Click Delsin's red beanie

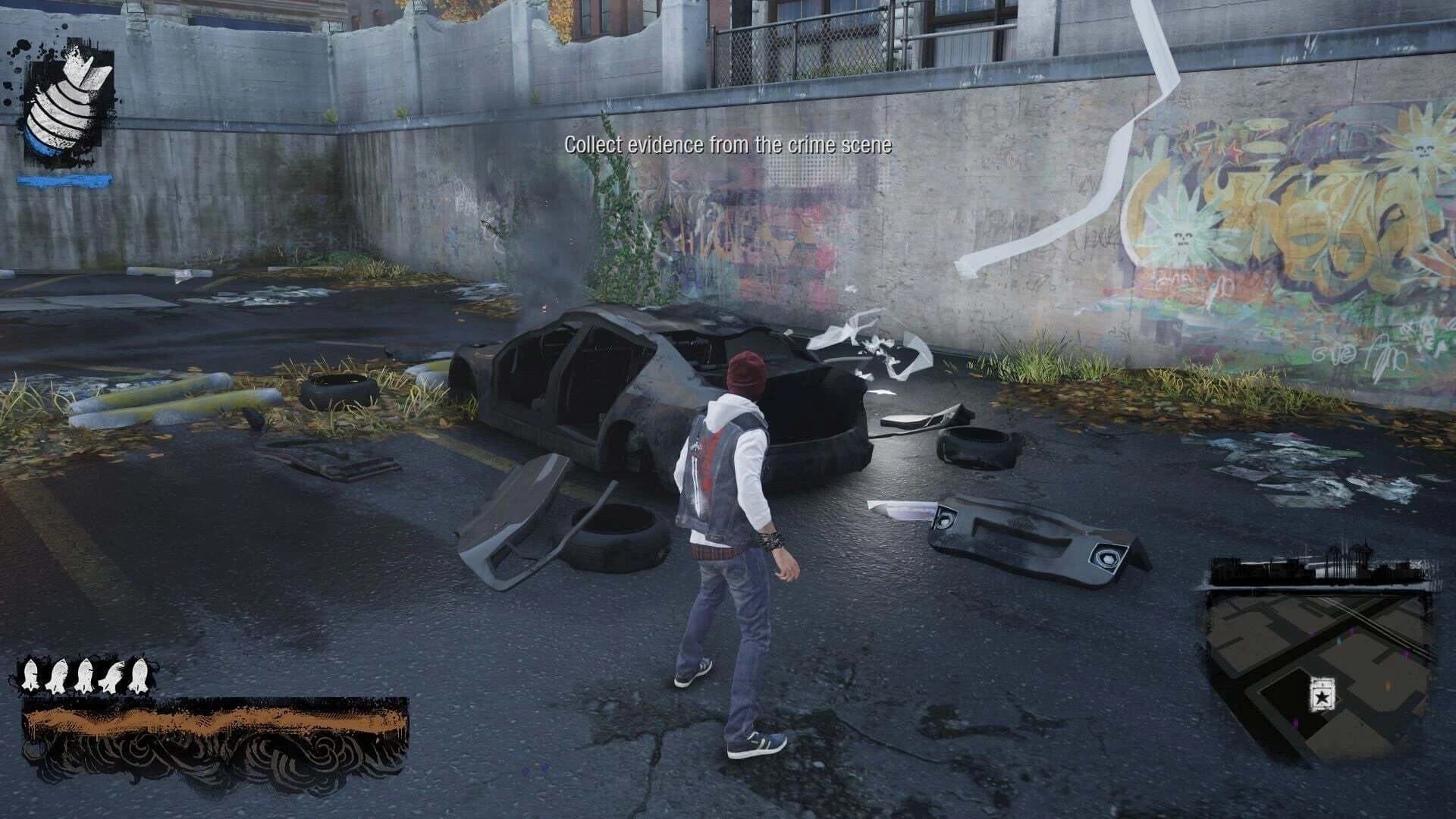click(747, 370)
